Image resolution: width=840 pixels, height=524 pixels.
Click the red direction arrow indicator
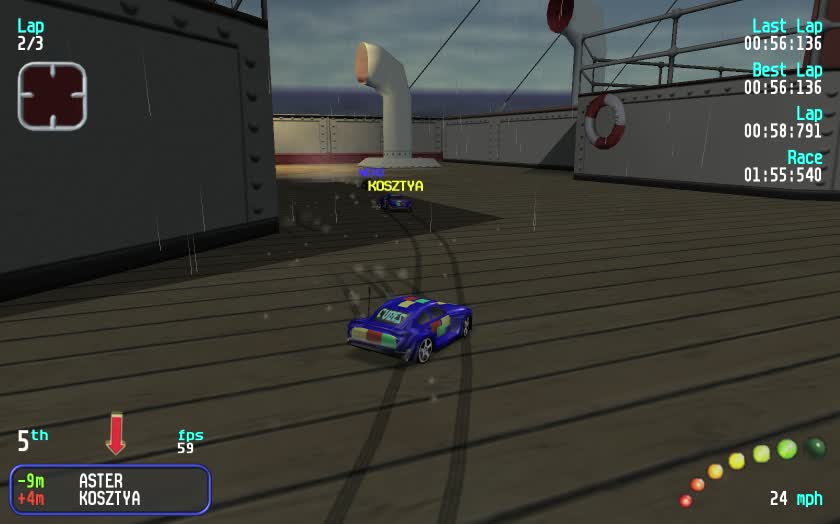pos(116,433)
